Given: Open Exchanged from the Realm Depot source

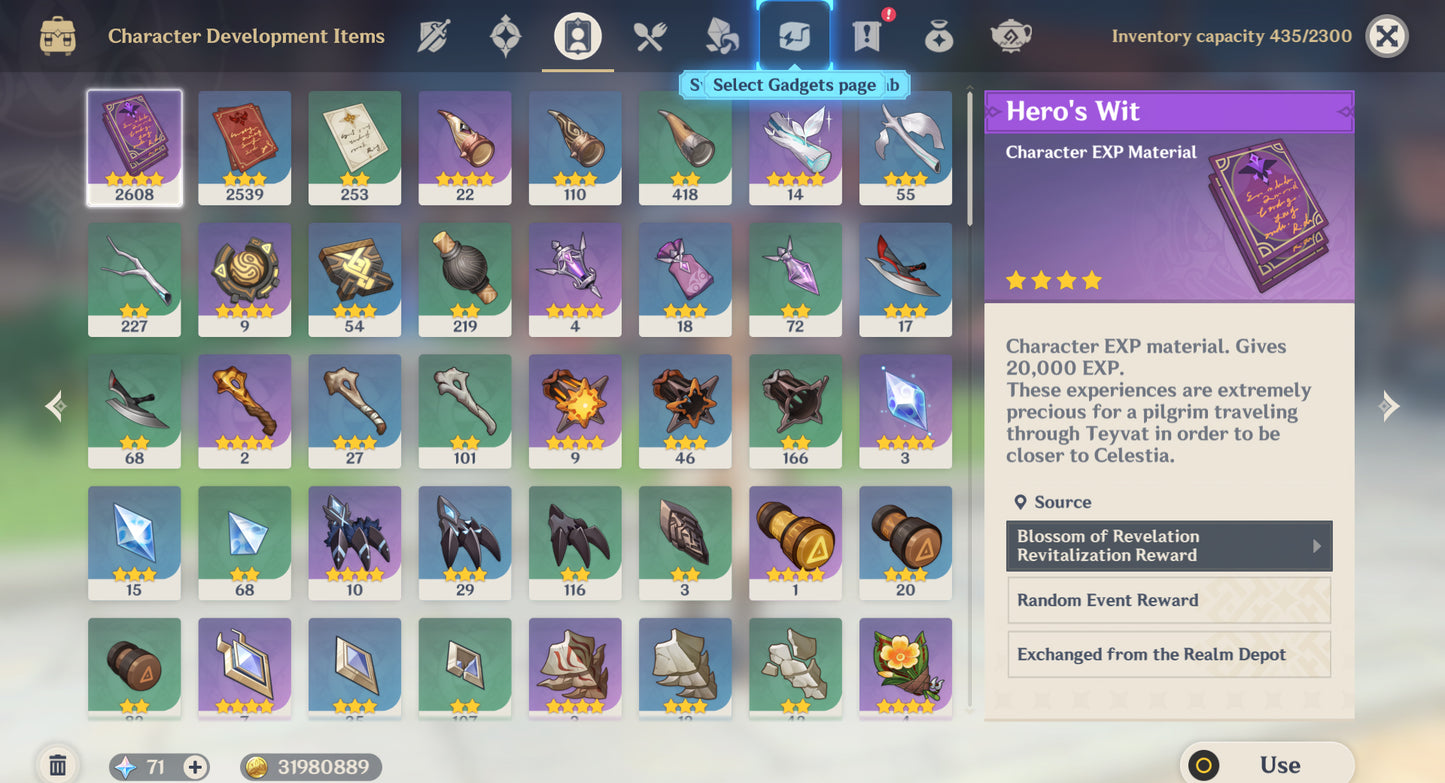Looking at the screenshot, I should click(x=1168, y=654).
